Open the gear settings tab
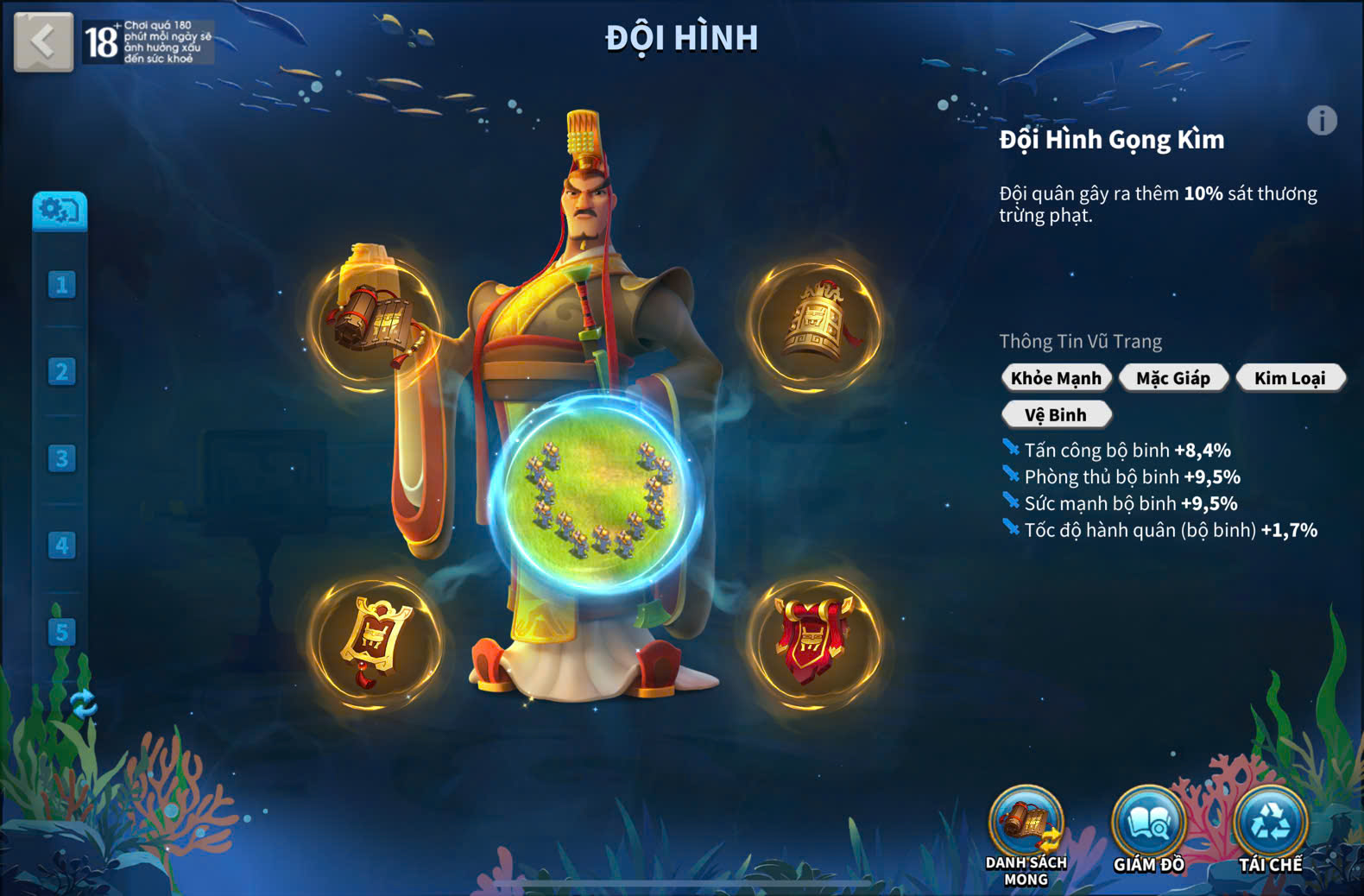The width and height of the screenshot is (1364, 896). (60, 211)
